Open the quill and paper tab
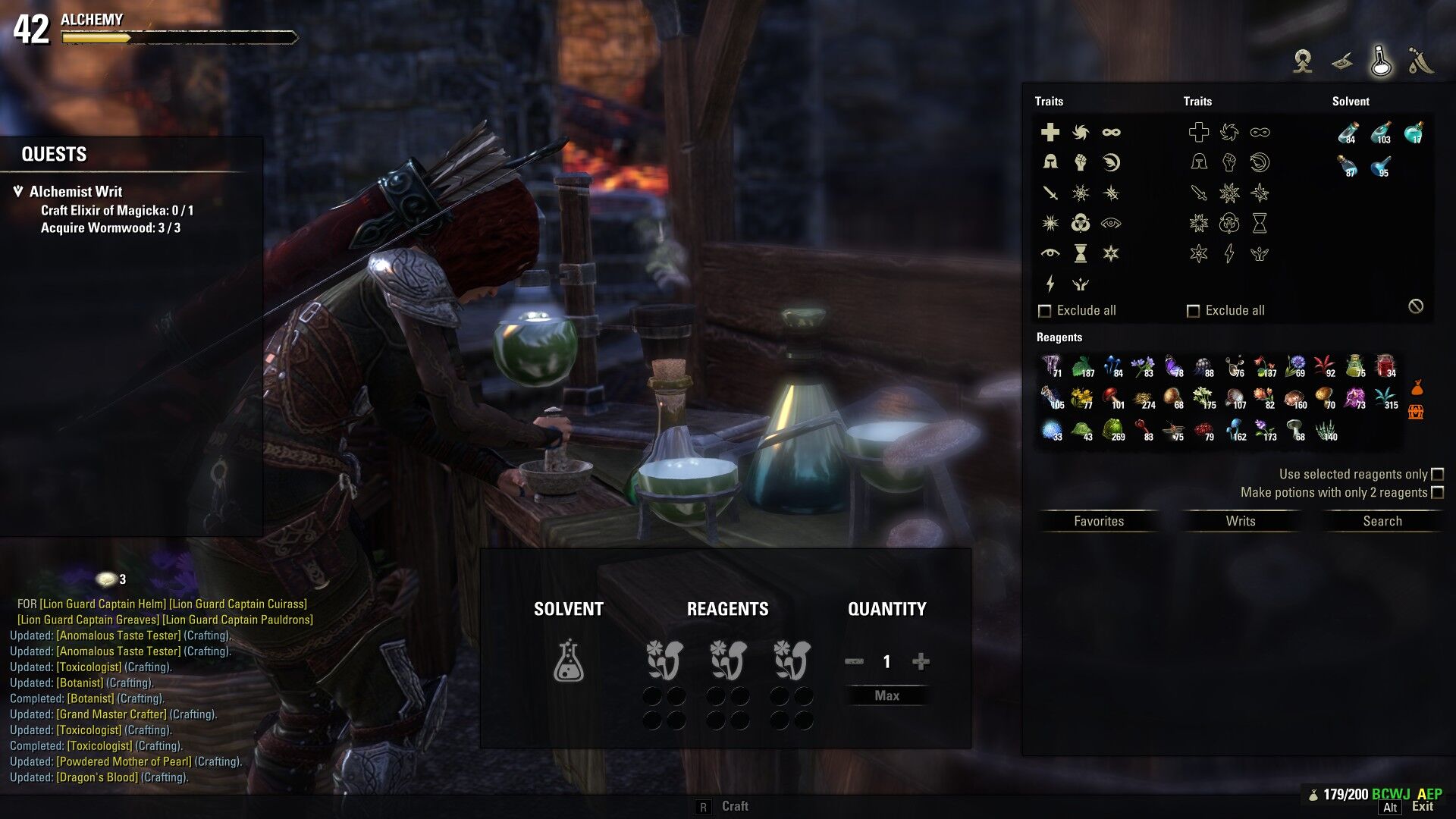 [x=1342, y=61]
